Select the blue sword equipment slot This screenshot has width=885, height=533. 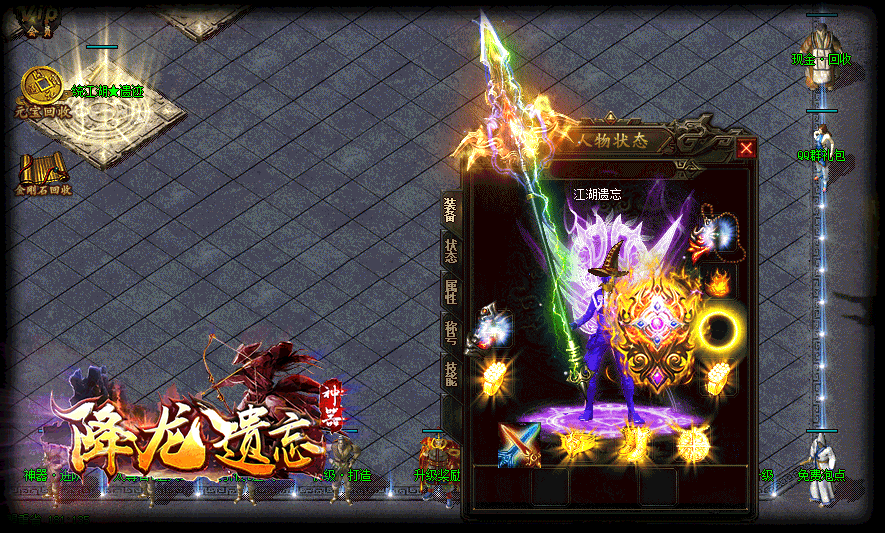(x=520, y=444)
